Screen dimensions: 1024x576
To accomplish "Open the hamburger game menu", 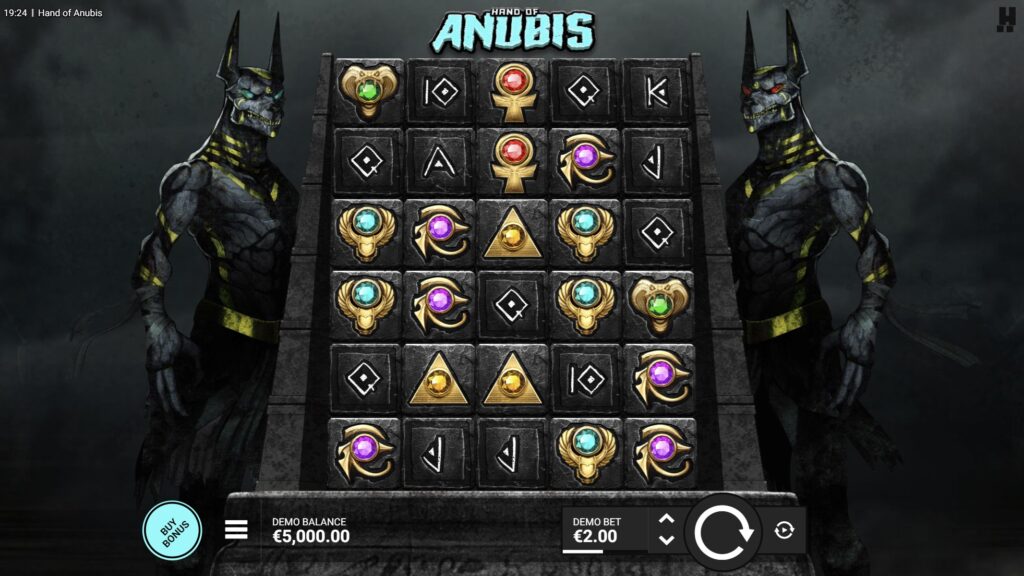I will click(x=236, y=530).
